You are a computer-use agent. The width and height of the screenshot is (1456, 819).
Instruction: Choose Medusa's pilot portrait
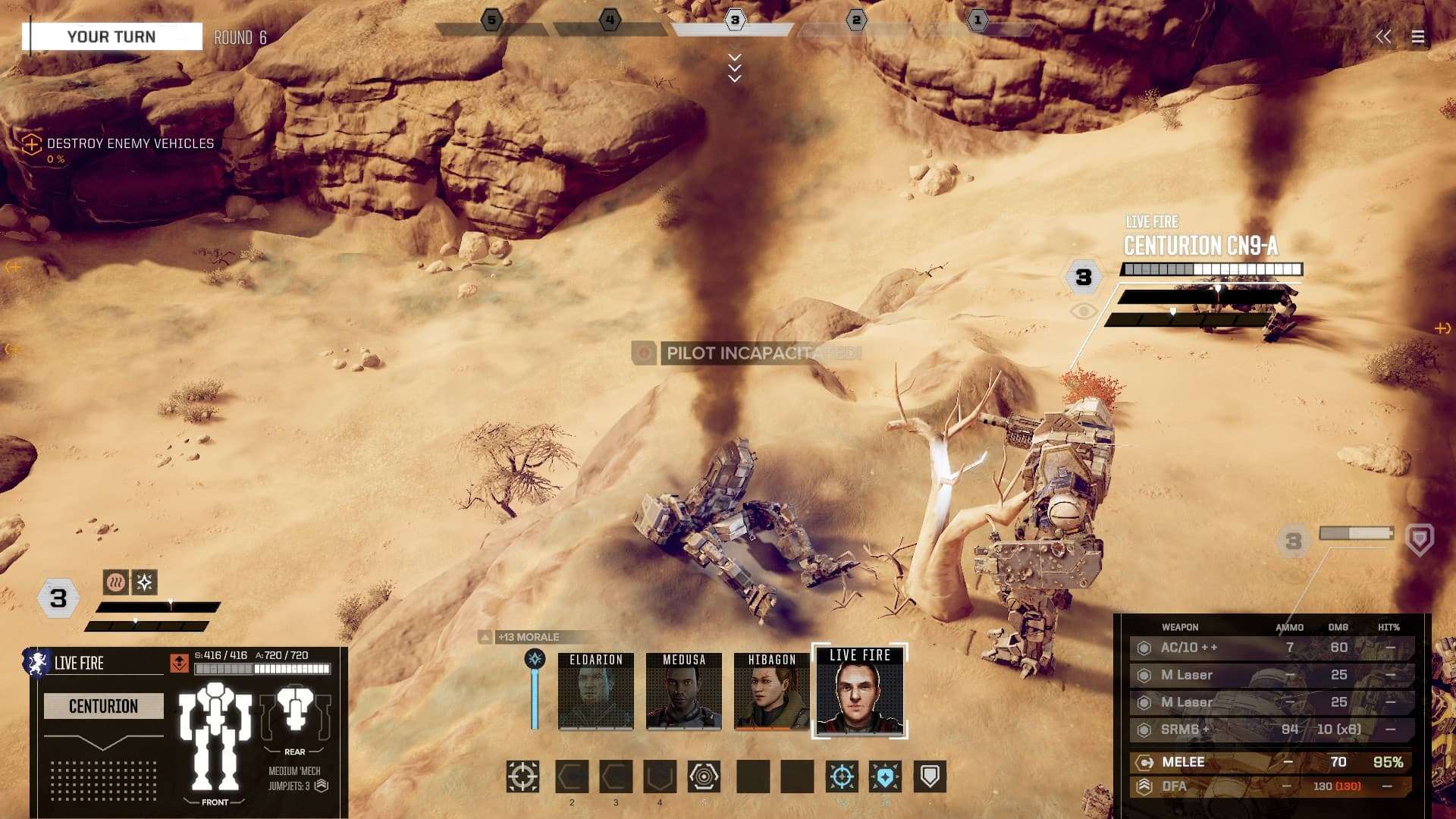click(x=684, y=692)
